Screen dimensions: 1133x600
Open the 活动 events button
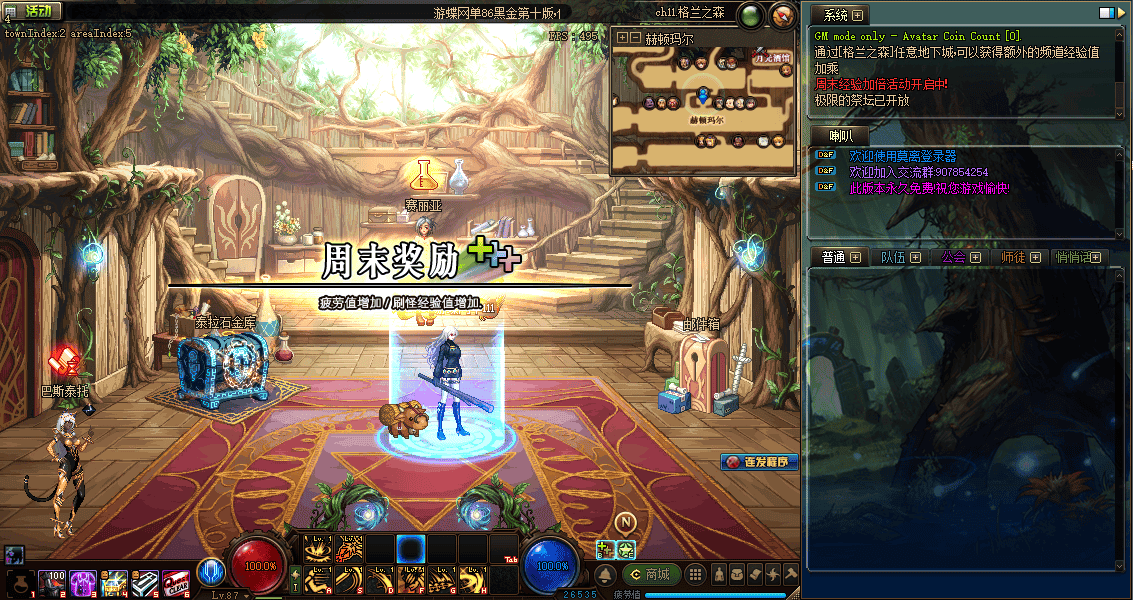pyautogui.click(x=35, y=11)
